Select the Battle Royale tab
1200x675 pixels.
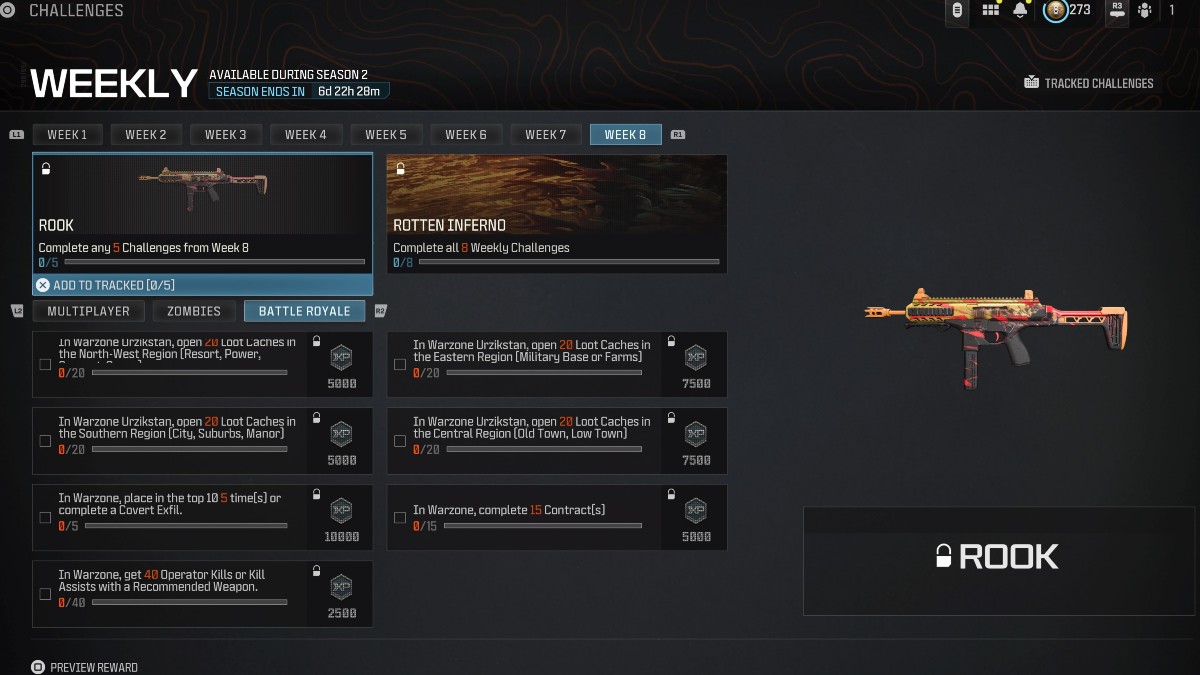(304, 311)
